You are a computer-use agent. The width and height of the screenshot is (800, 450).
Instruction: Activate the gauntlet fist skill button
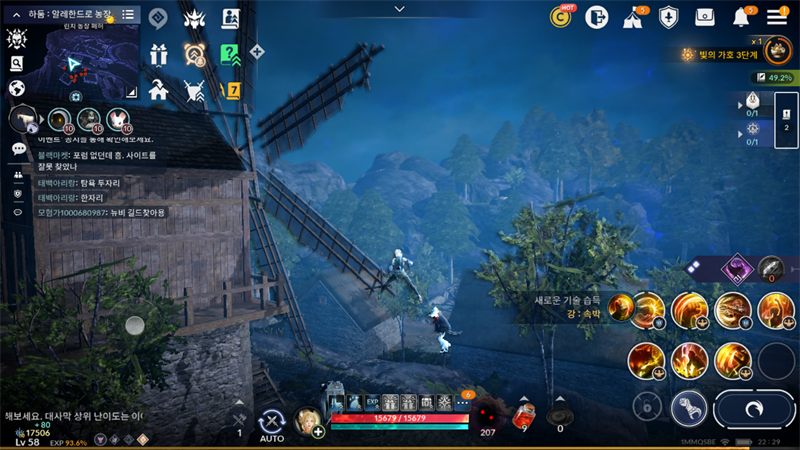point(689,408)
